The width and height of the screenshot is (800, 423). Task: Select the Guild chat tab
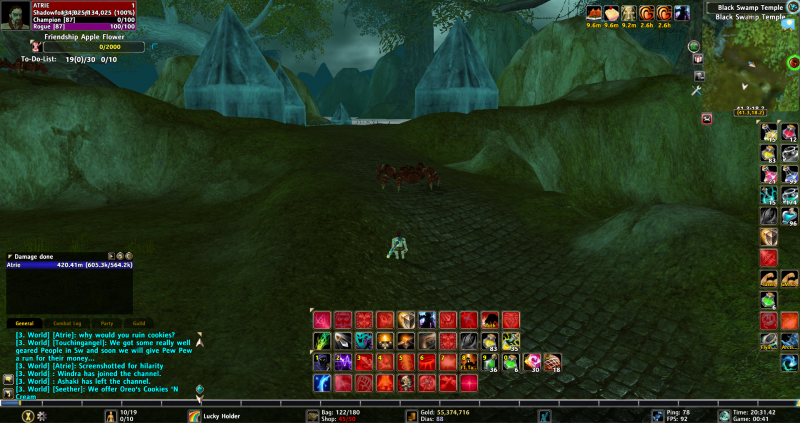tap(139, 323)
